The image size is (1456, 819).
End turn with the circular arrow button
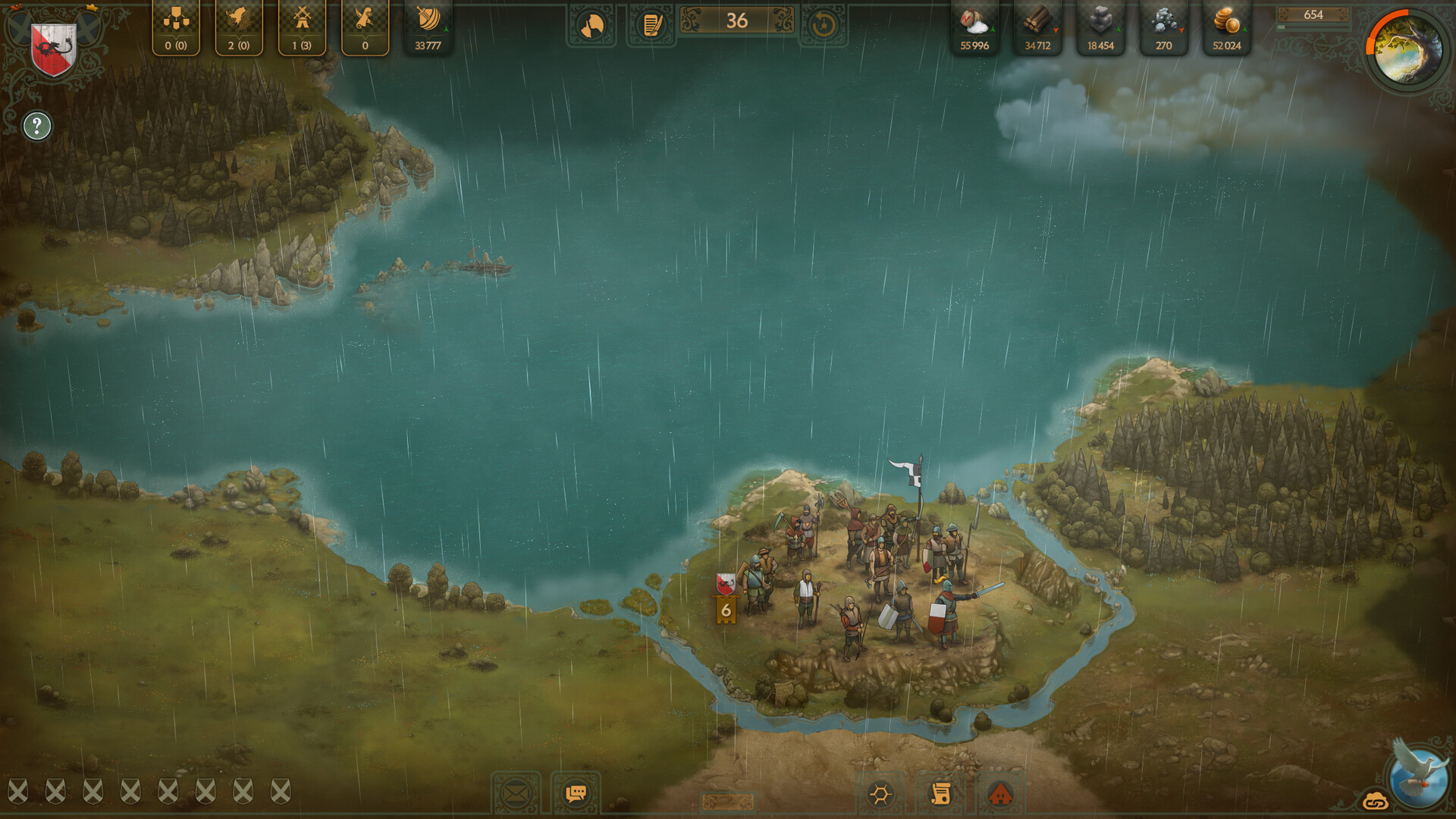pyautogui.click(x=824, y=26)
